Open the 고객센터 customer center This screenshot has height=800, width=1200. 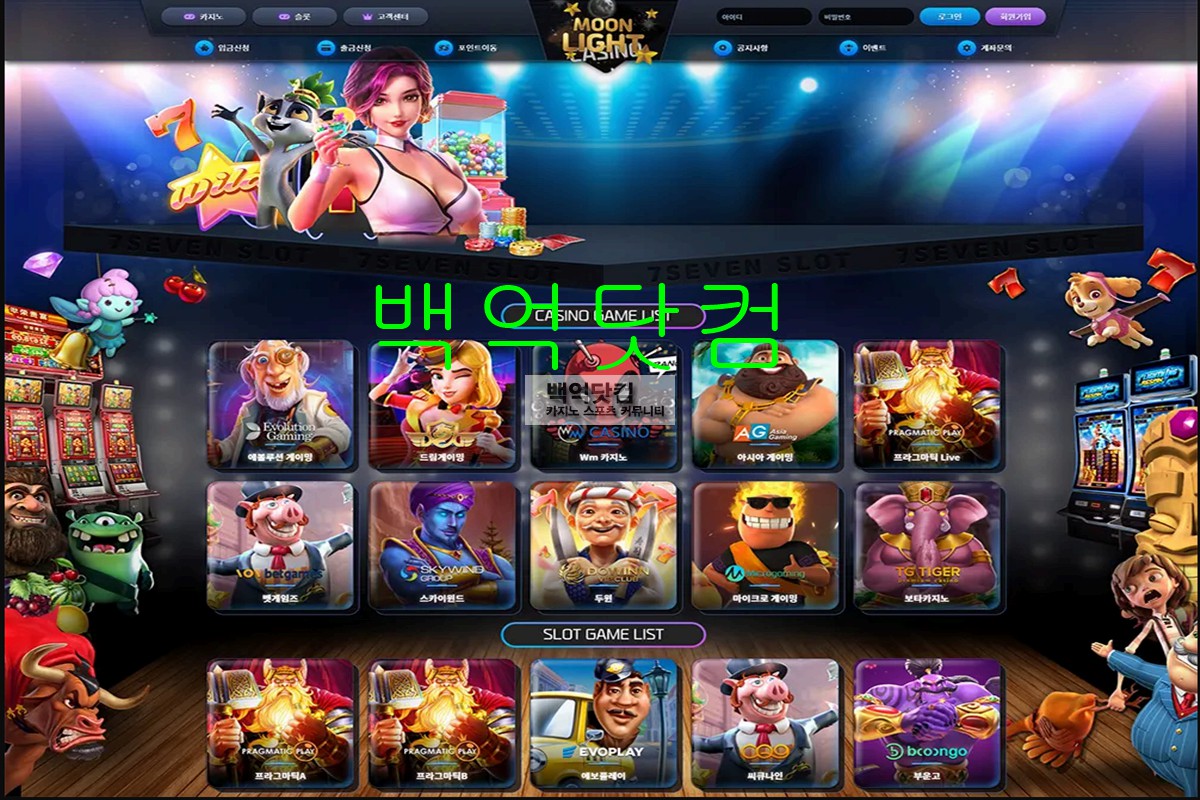pos(385,17)
